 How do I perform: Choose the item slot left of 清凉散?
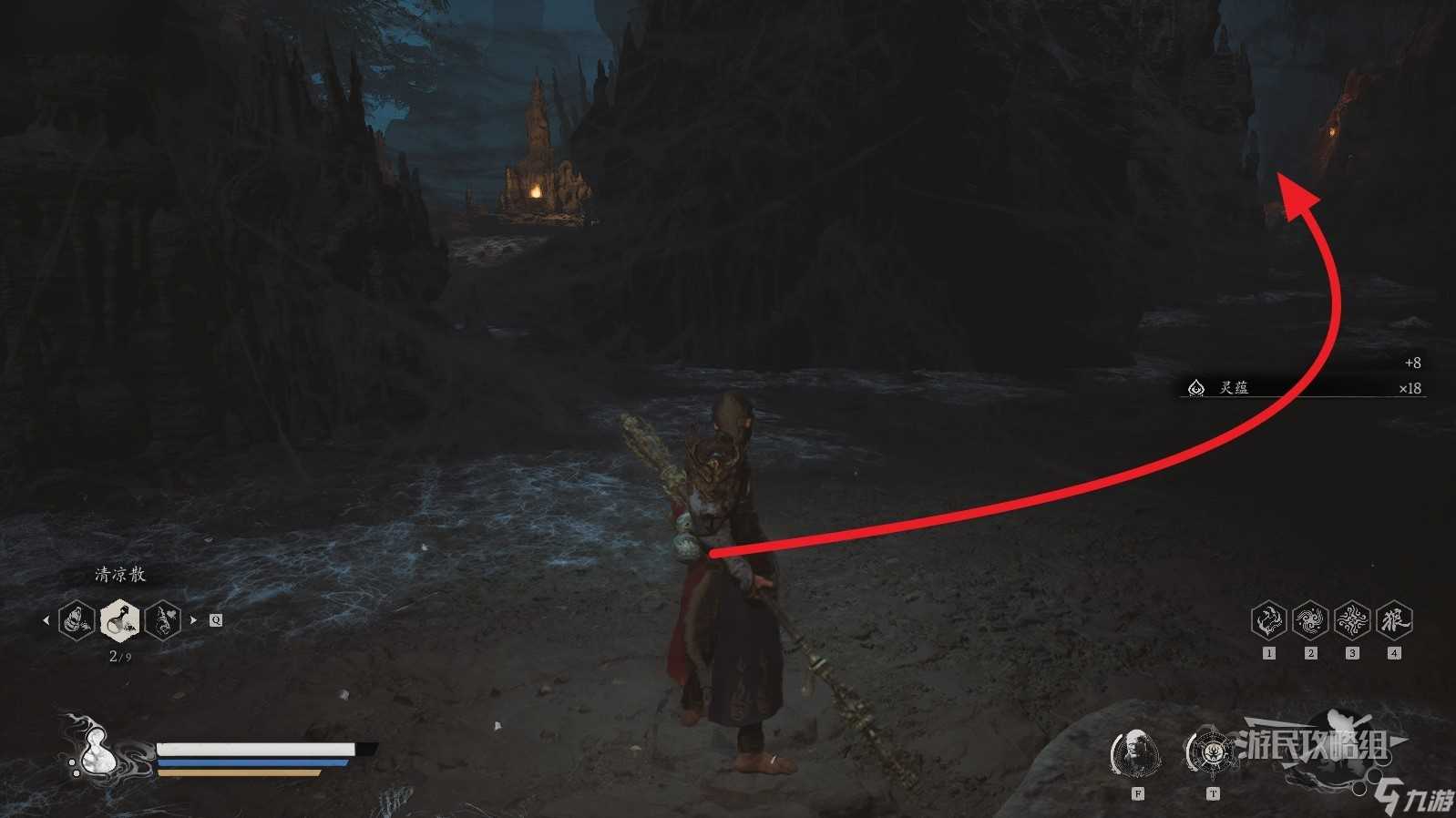(77, 620)
